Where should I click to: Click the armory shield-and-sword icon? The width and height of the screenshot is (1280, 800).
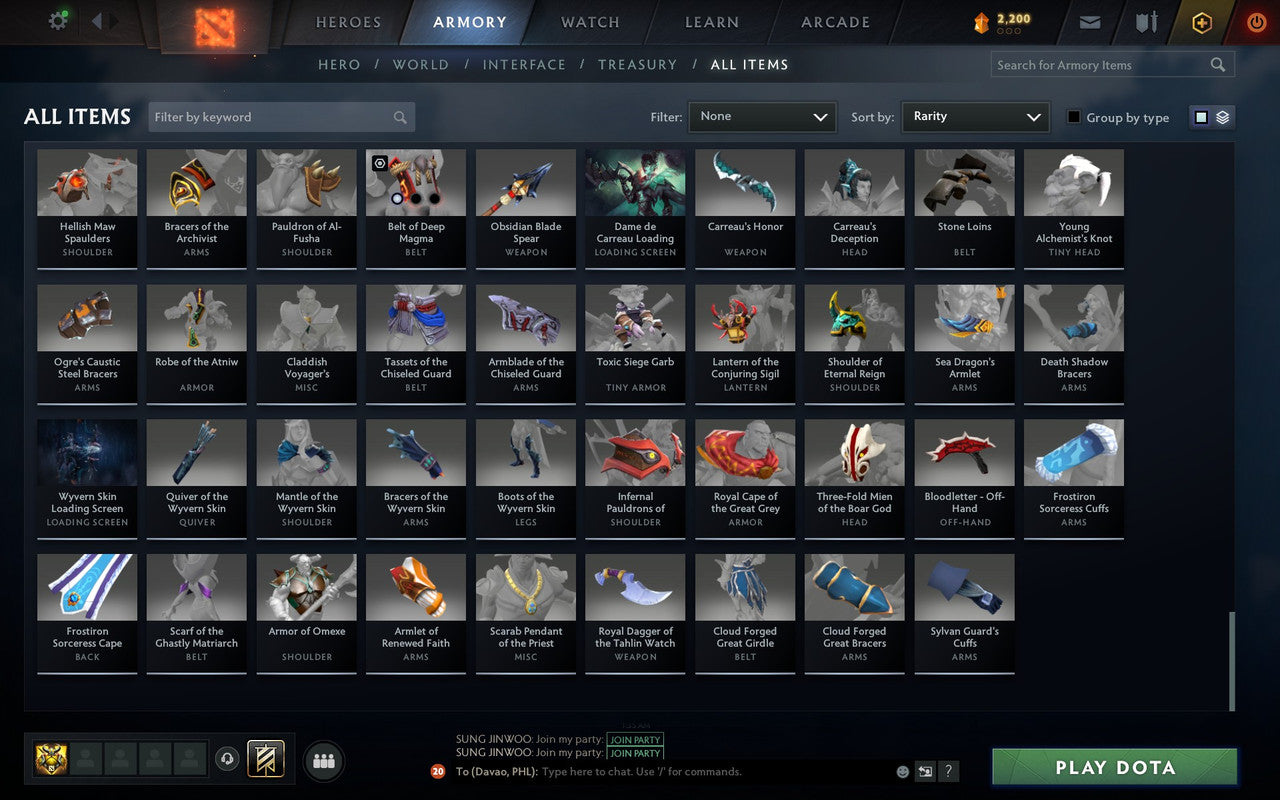point(1145,22)
